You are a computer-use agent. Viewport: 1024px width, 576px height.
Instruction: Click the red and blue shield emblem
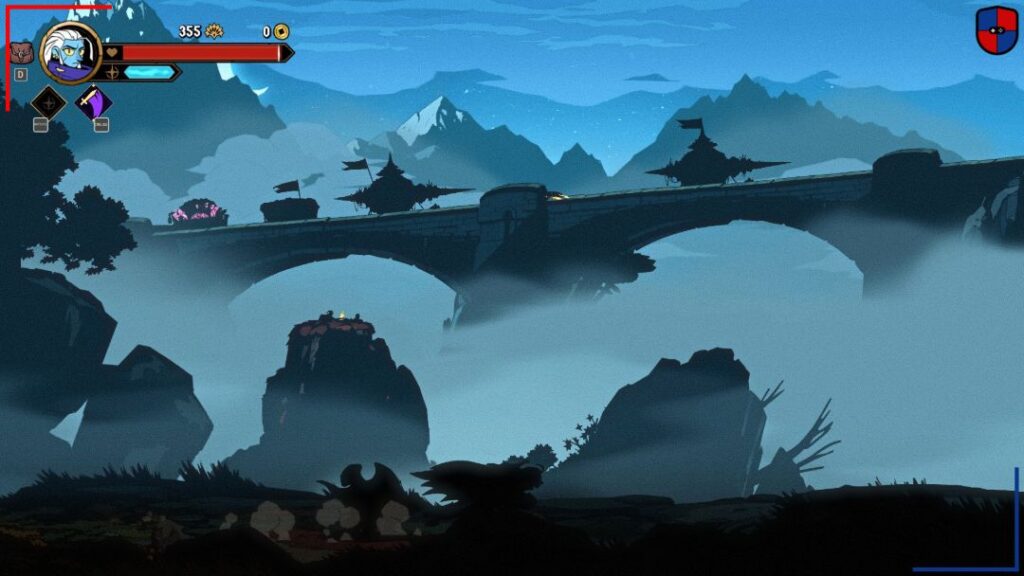[x=996, y=30]
